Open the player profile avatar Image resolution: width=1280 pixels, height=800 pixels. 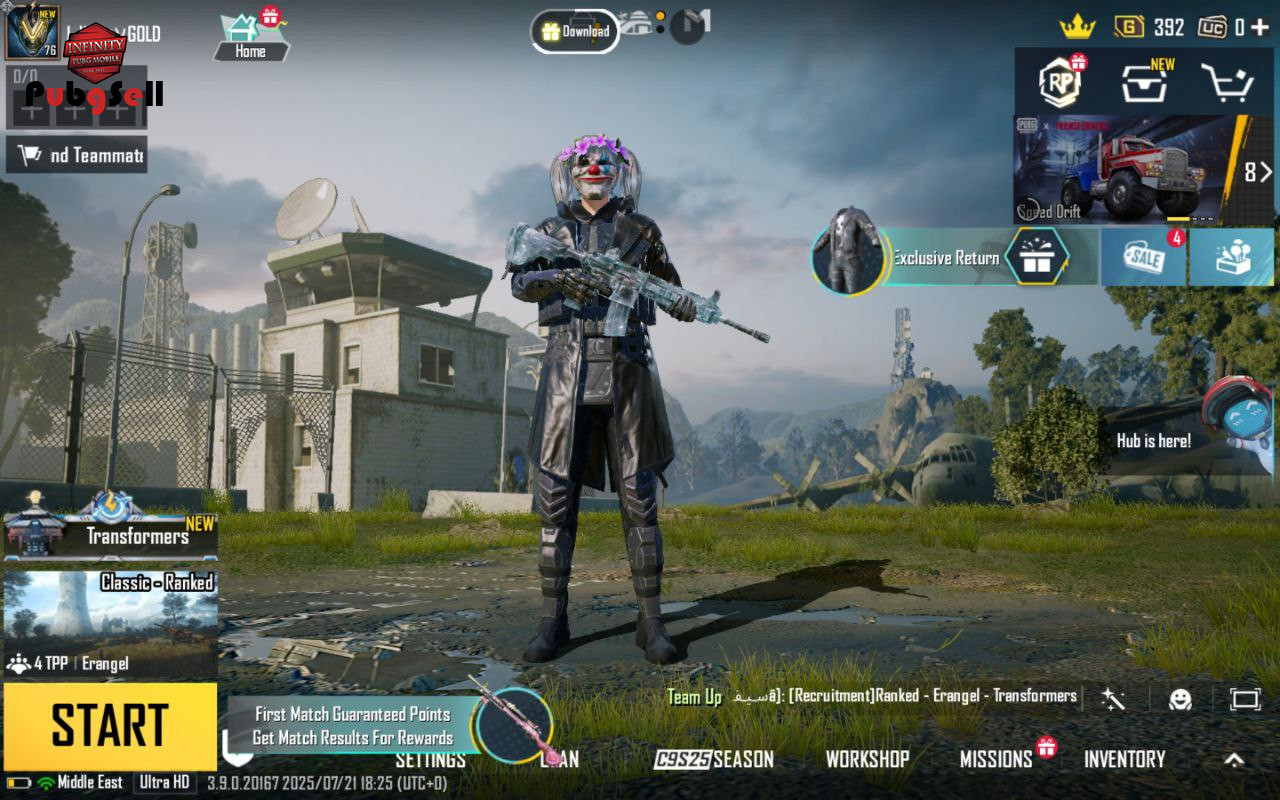[x=32, y=32]
